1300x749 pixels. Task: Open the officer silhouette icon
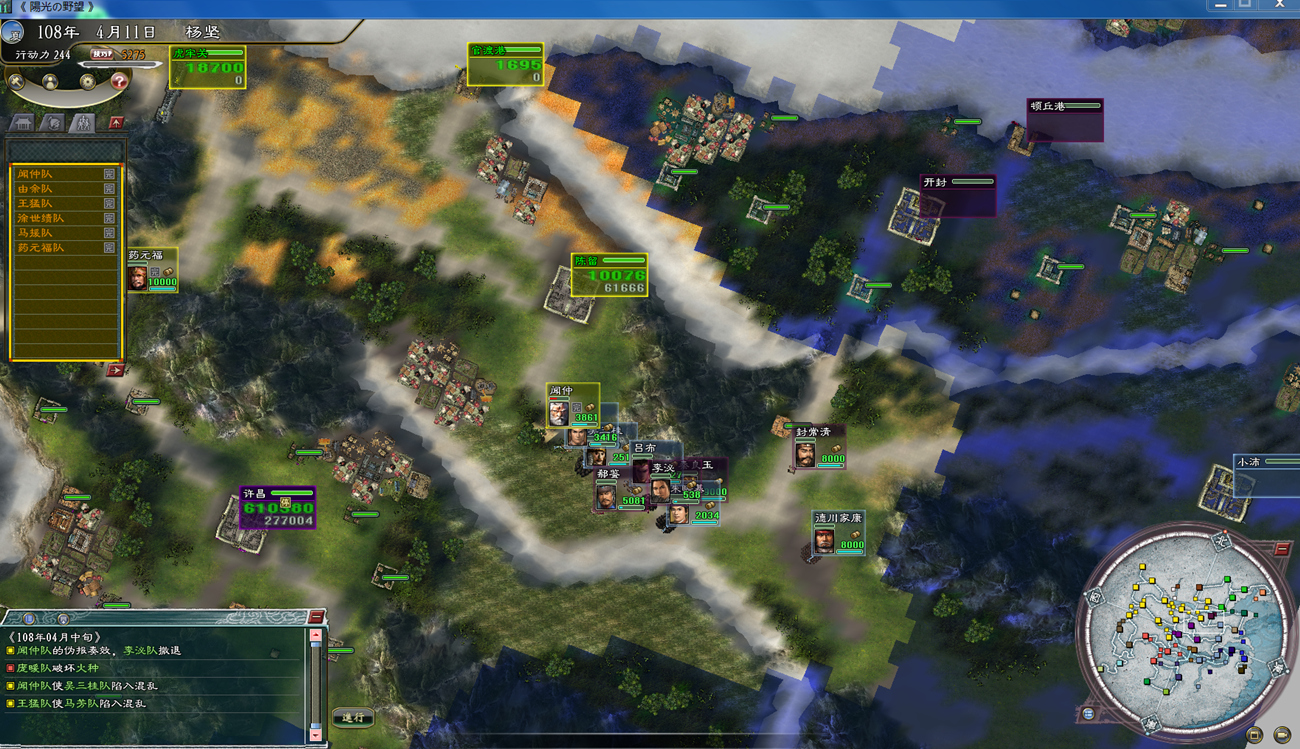coord(49,81)
